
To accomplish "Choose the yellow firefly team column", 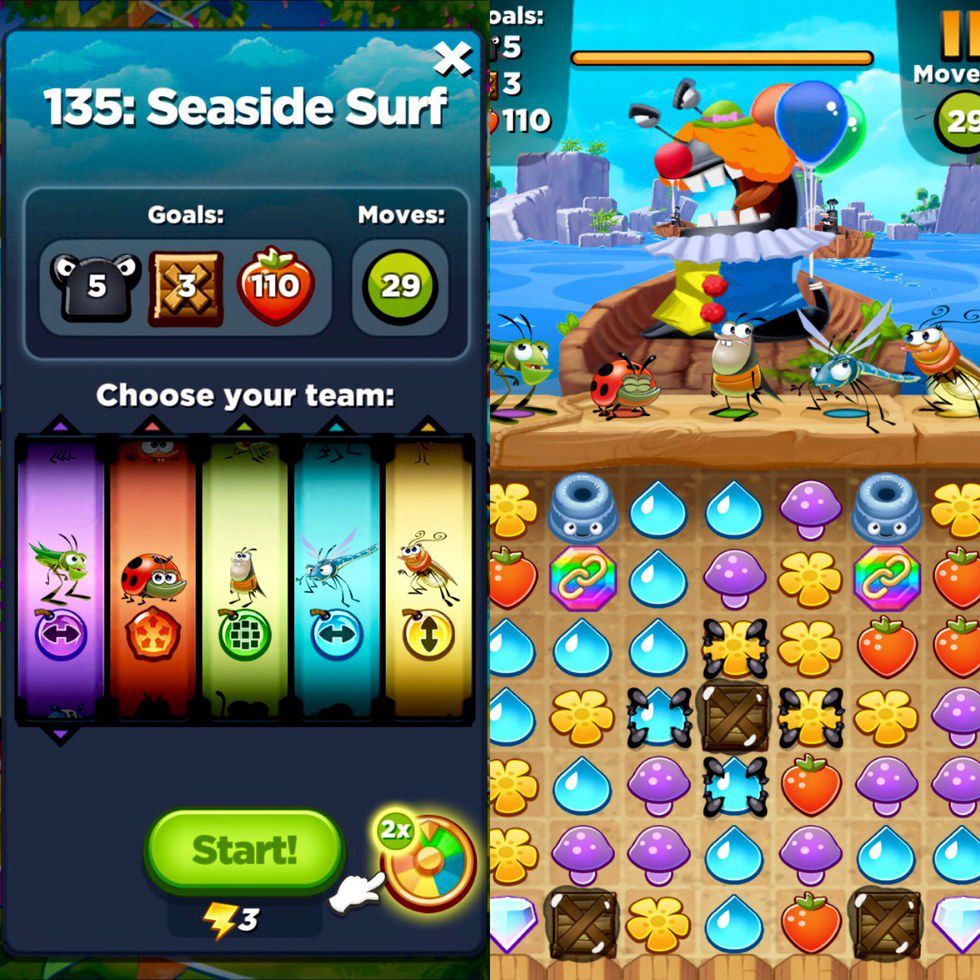I will click(x=428, y=580).
